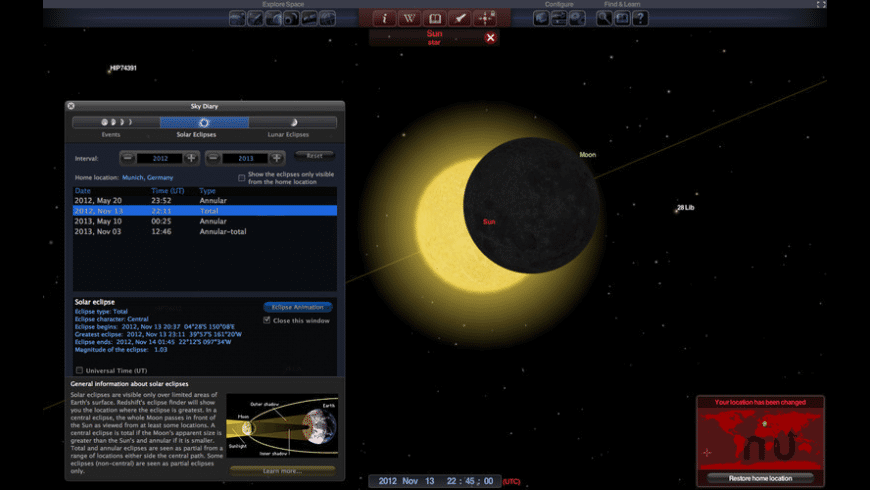Dismiss the Sun star label

490,38
